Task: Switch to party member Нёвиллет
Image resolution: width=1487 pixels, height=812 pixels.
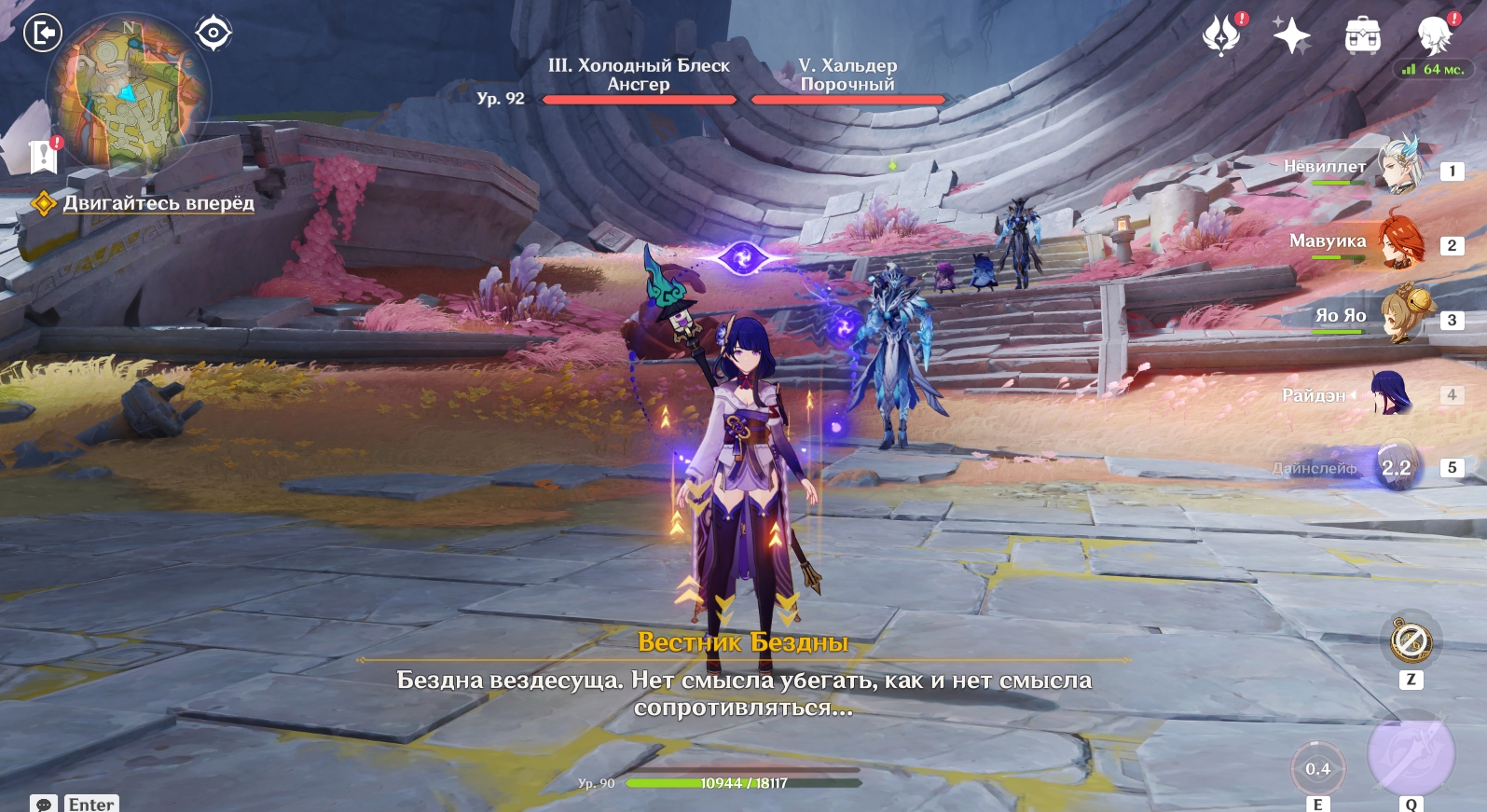Action: pyautogui.click(x=1398, y=166)
